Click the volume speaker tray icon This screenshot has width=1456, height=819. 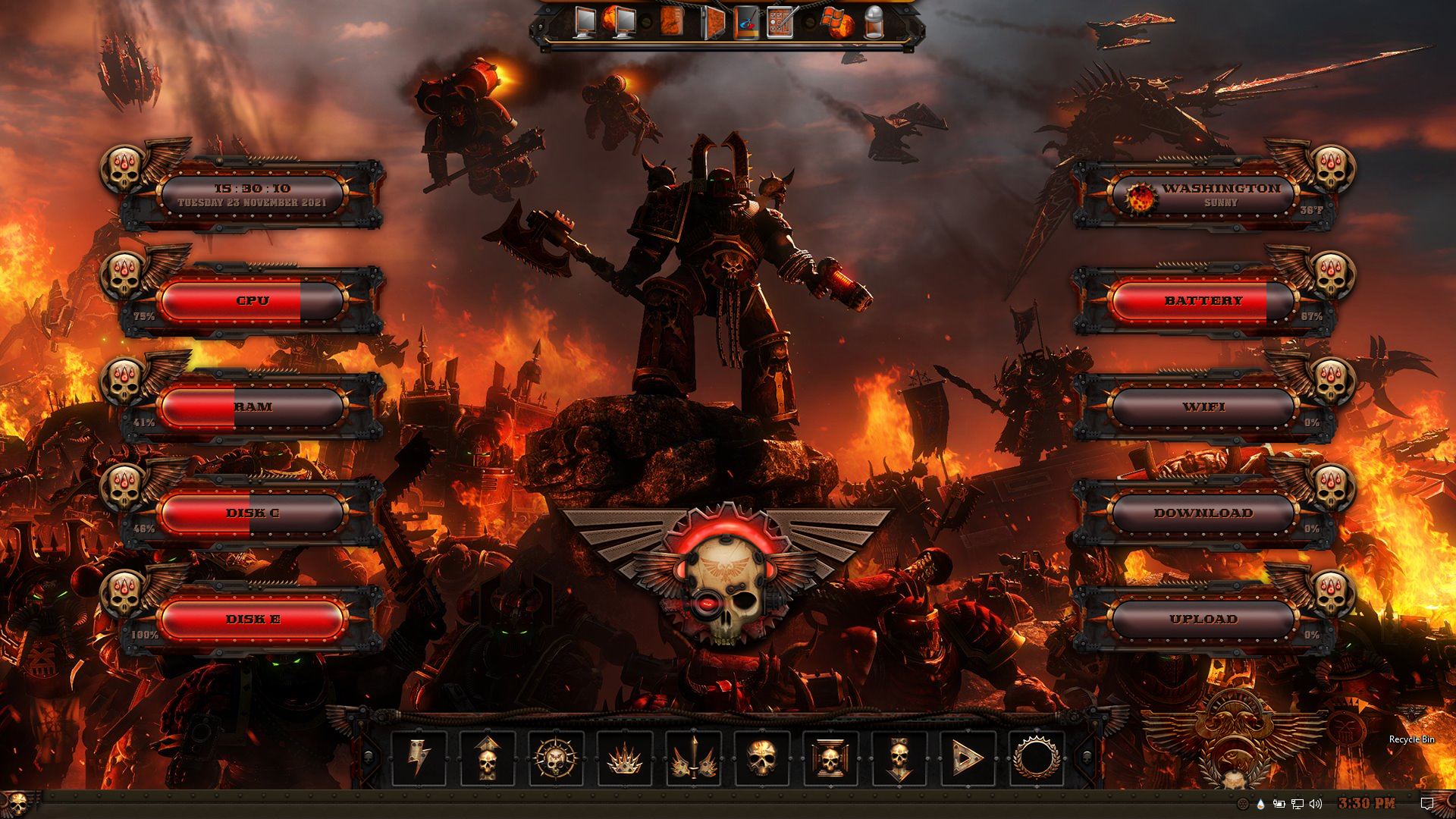1316,804
